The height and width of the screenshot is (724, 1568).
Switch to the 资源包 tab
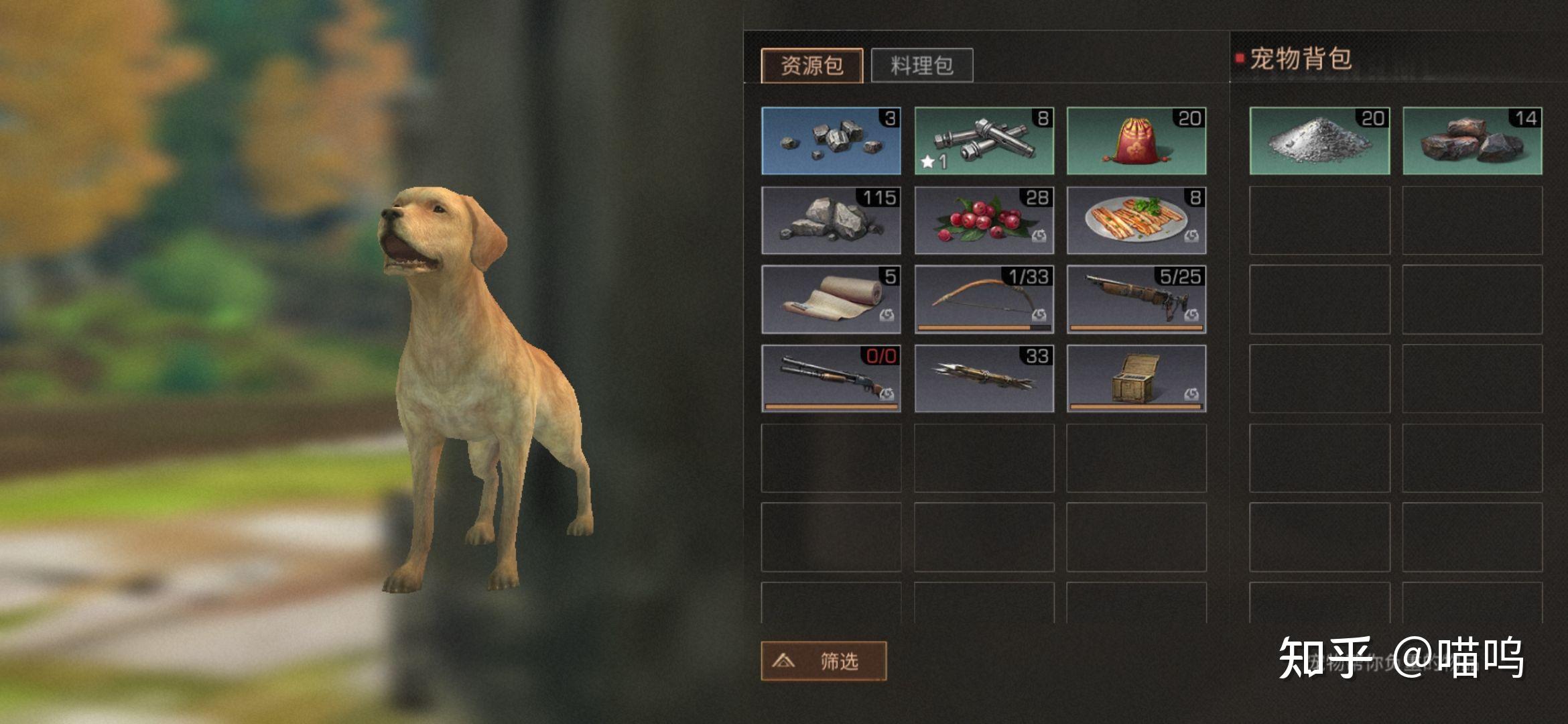[x=811, y=66]
